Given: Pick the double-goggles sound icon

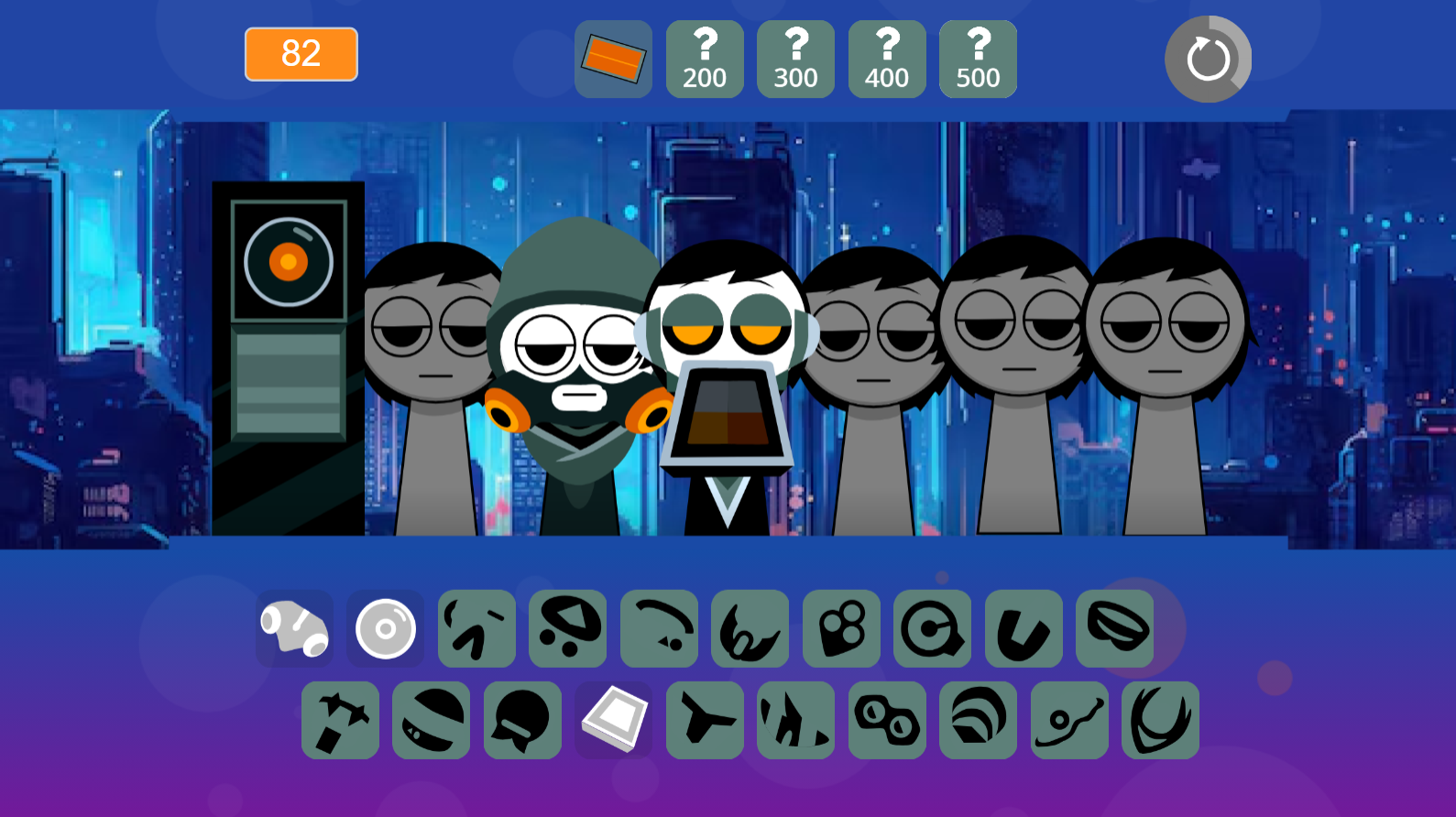Looking at the screenshot, I should [x=886, y=720].
